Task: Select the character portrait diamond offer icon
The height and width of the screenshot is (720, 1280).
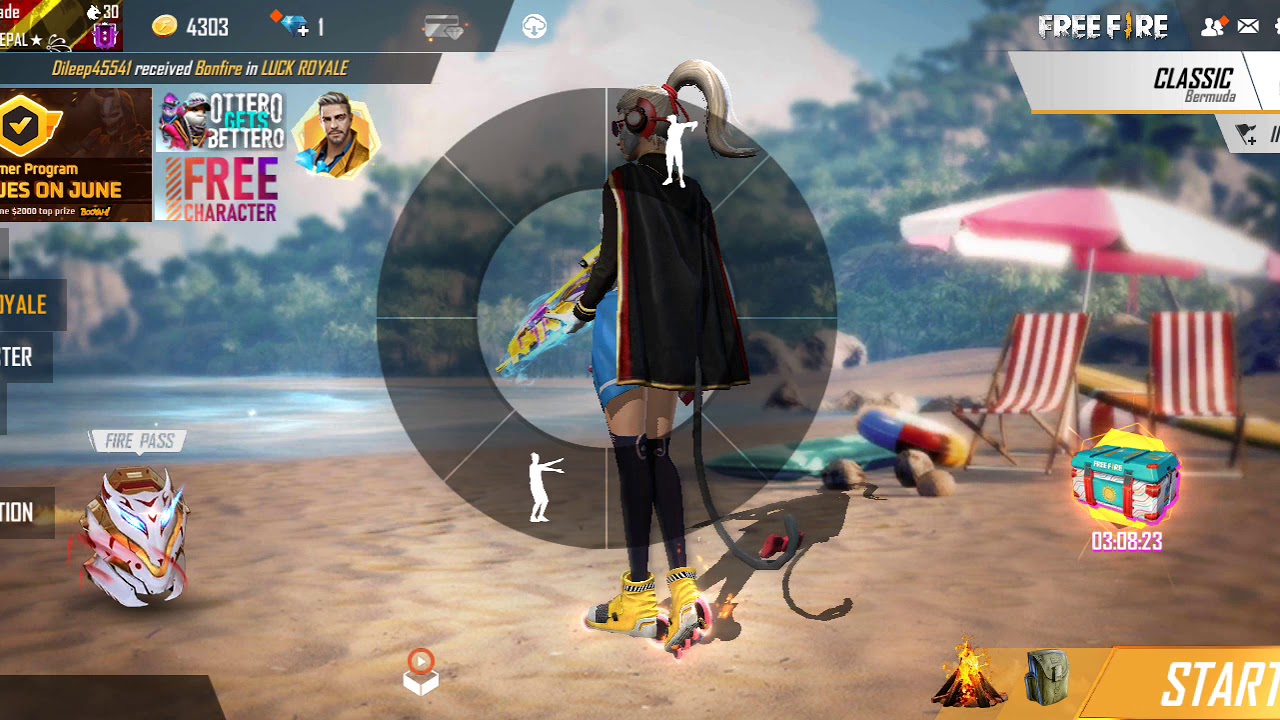Action: point(337,134)
